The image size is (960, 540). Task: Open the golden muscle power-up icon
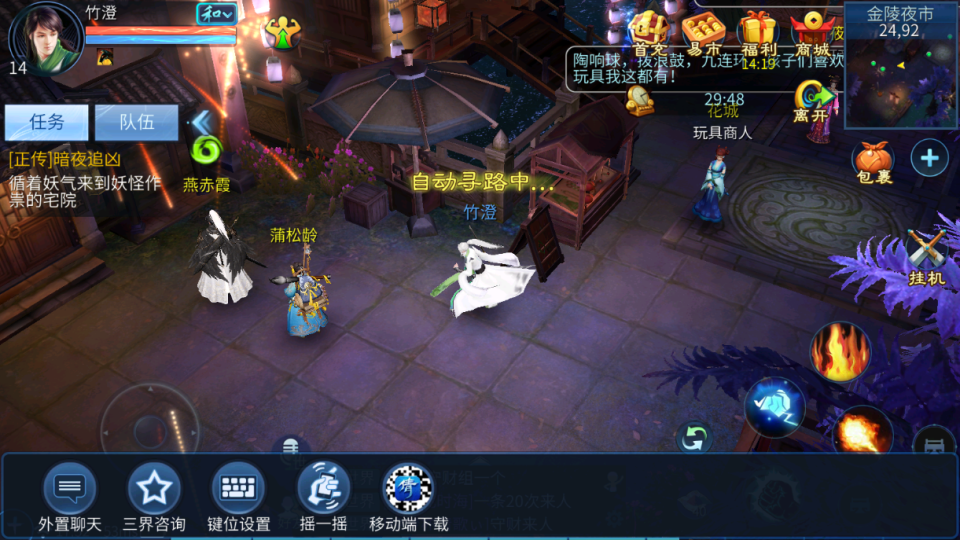(x=284, y=32)
